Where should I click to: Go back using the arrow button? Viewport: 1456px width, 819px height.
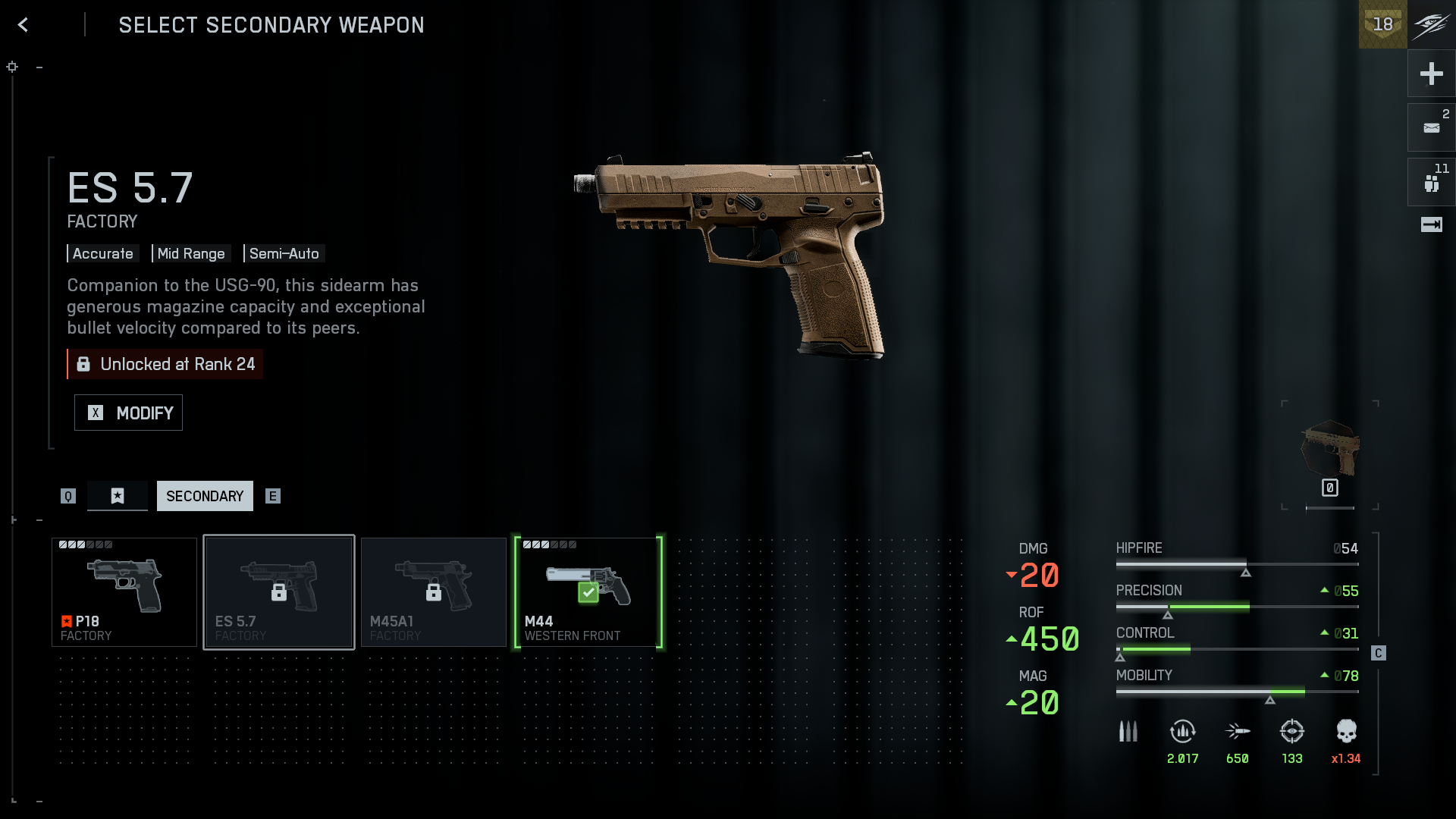point(24,25)
